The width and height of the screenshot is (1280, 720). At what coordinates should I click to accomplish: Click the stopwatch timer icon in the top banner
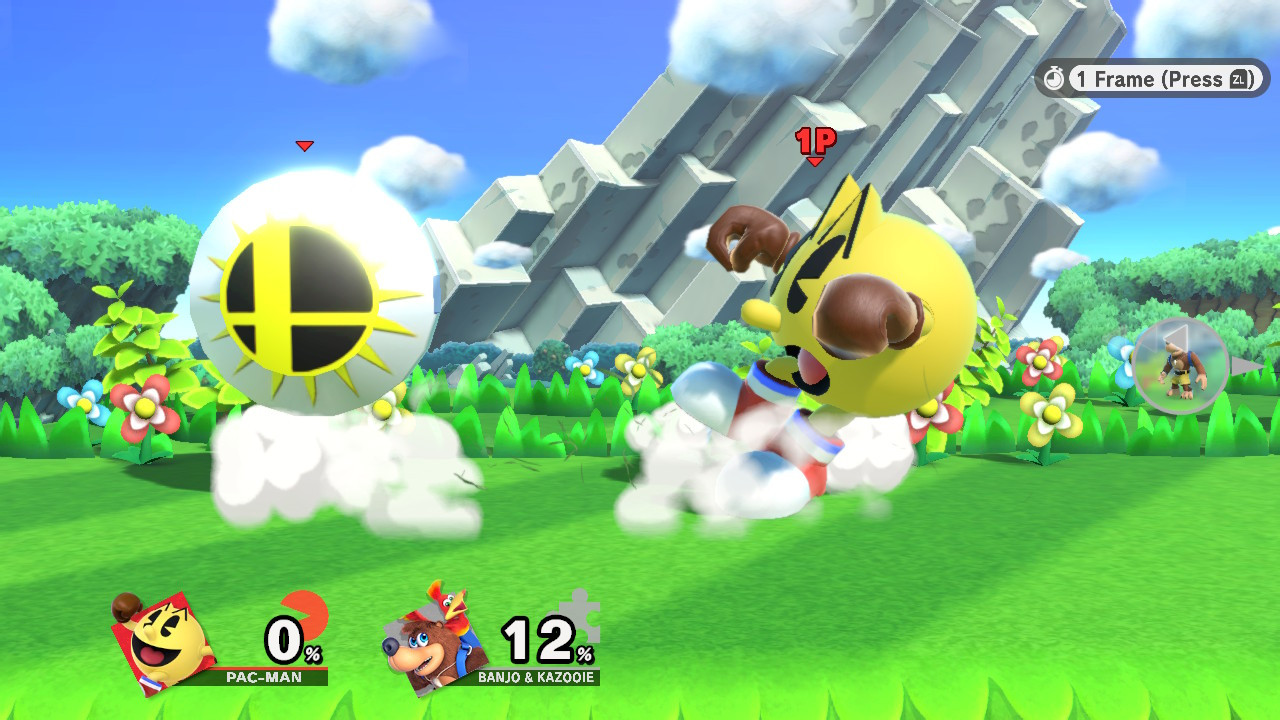click(x=1054, y=79)
